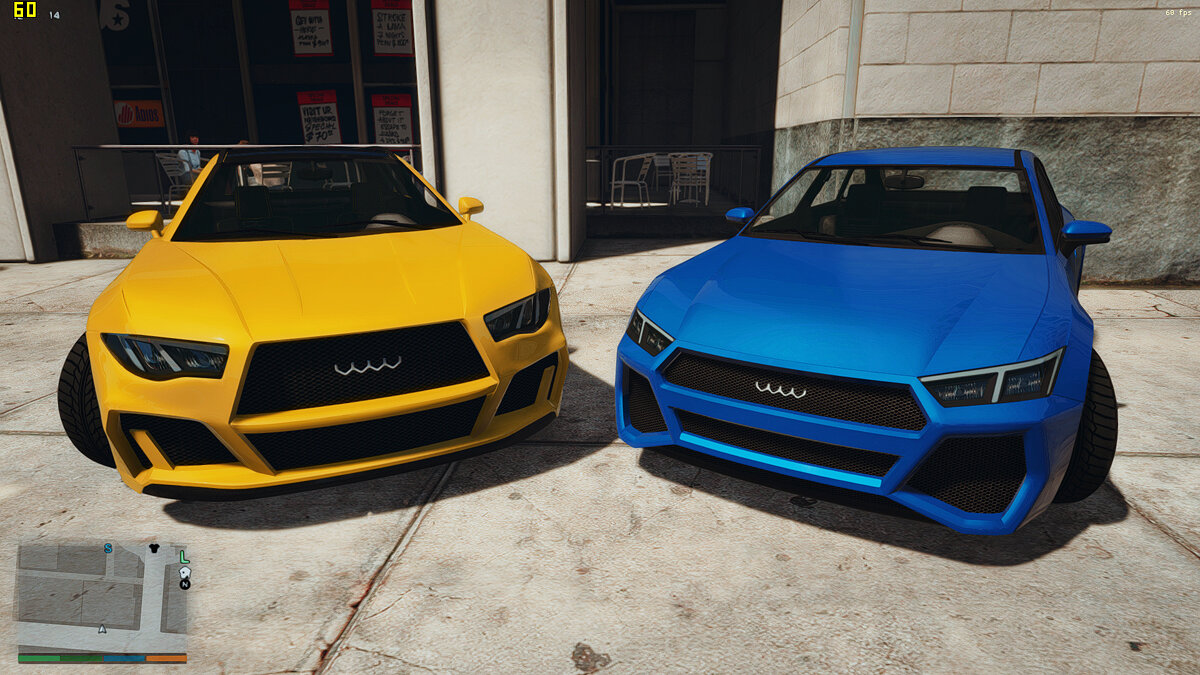
Task: Click the green L marker on the minimap
Action: click(184, 557)
